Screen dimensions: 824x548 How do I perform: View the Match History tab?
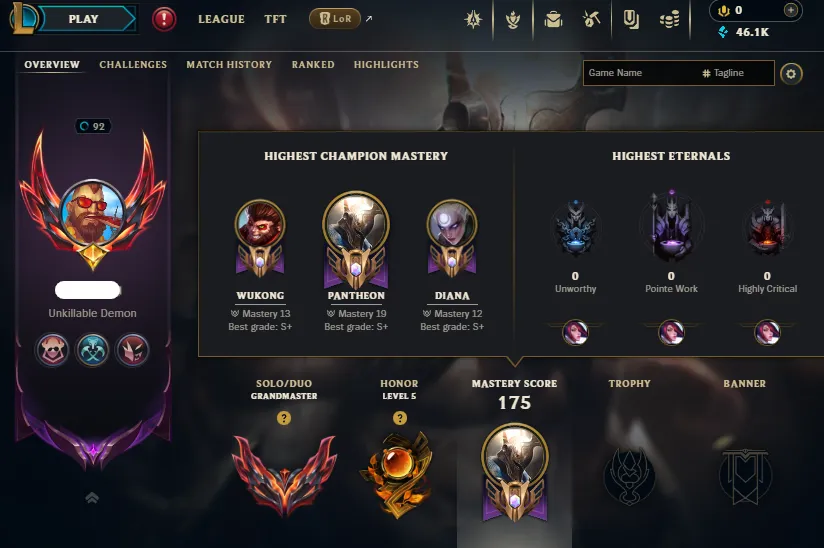[229, 65]
